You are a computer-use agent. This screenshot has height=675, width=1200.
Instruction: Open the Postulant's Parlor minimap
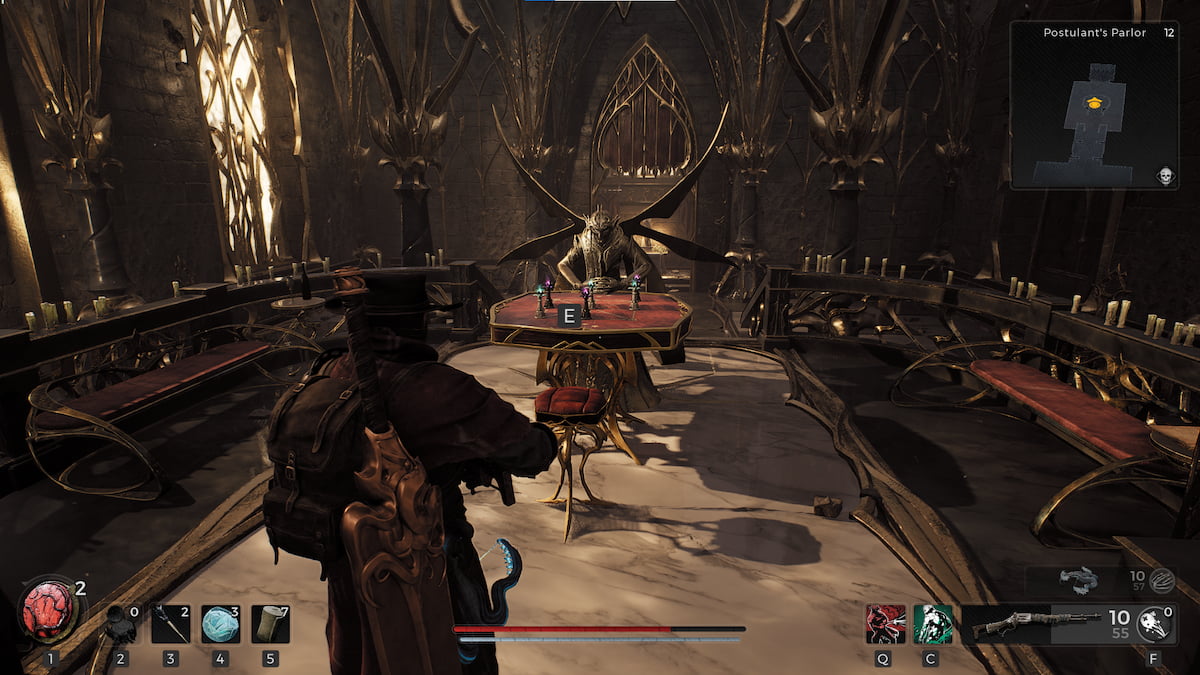(1094, 105)
